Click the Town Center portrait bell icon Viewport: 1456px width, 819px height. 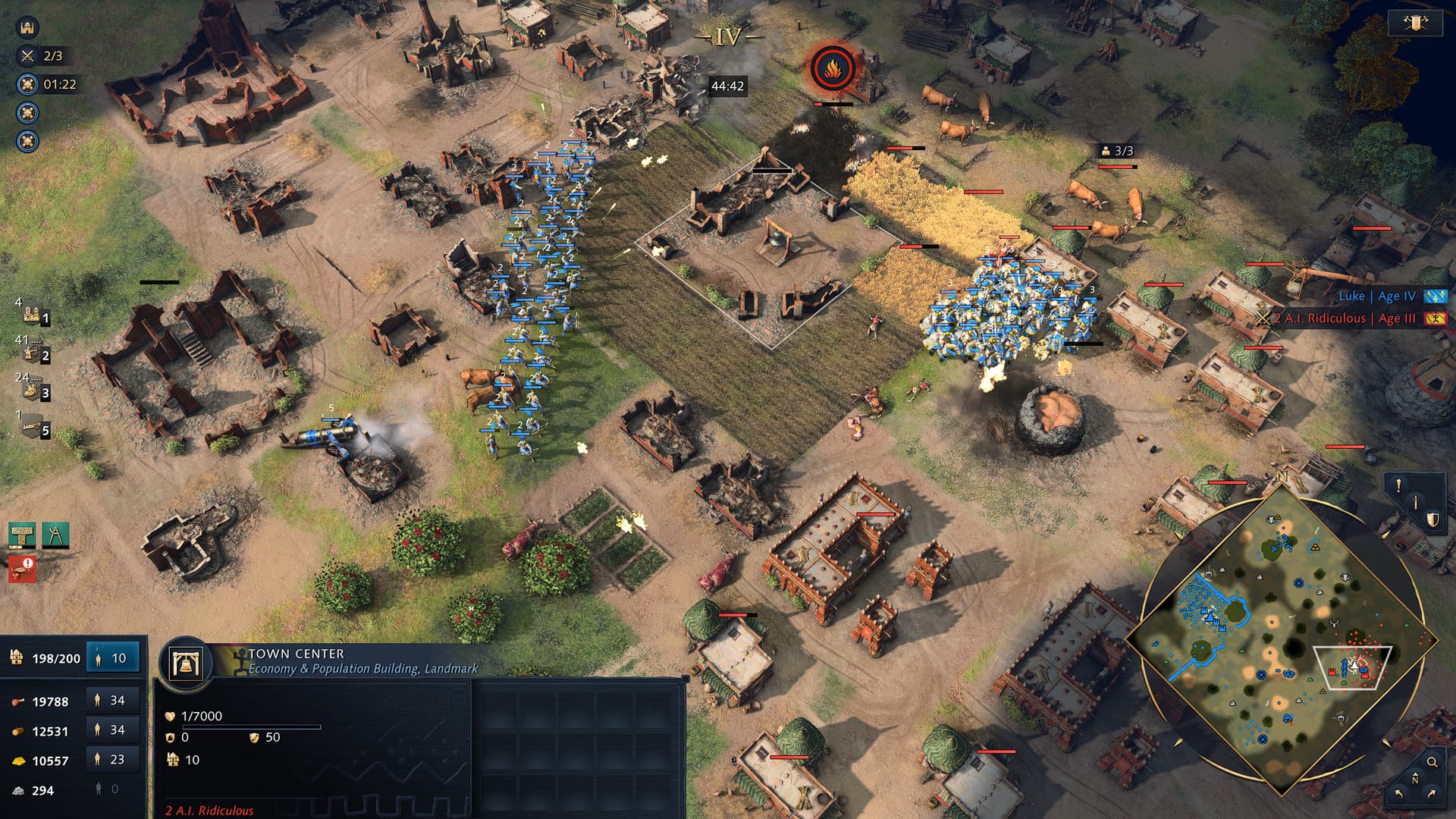tap(185, 664)
